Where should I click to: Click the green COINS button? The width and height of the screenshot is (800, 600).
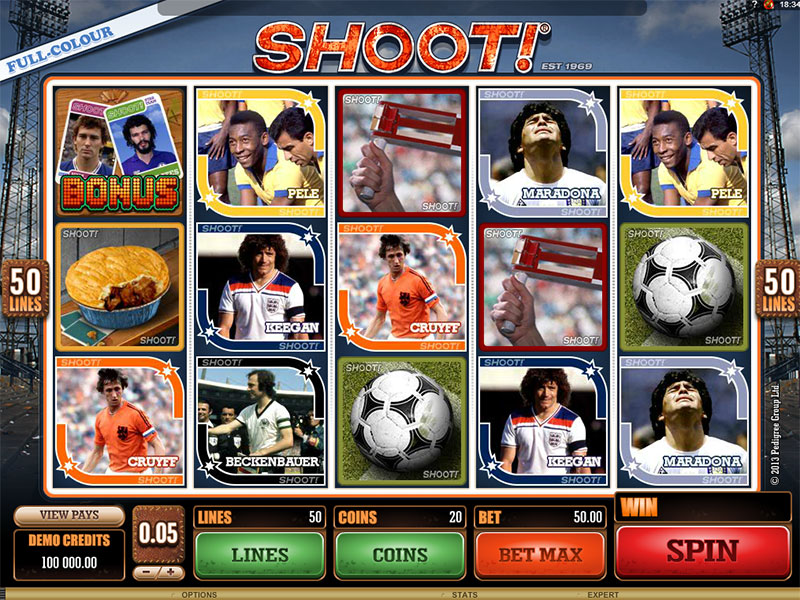[400, 553]
